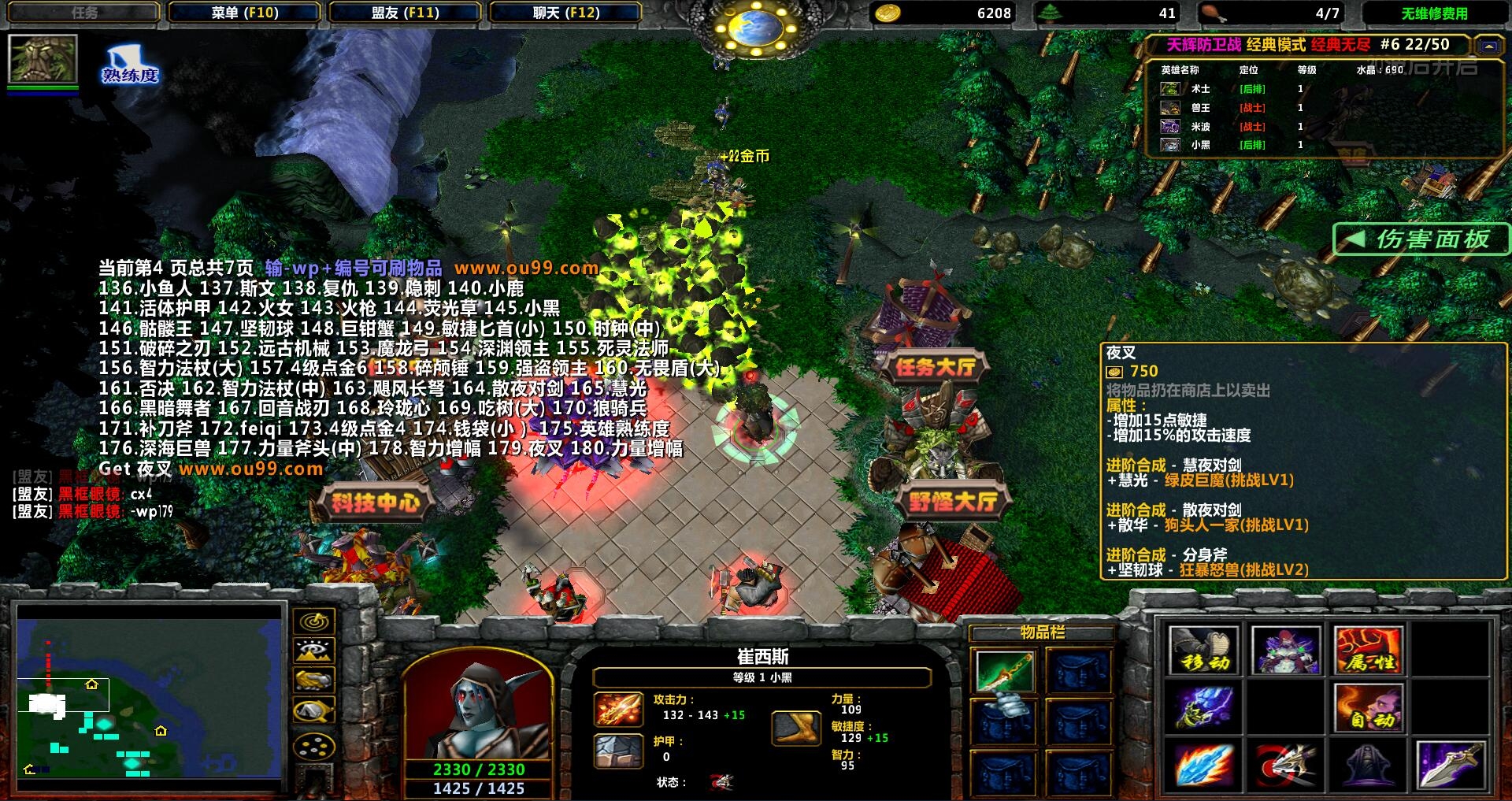Screen dimensions: 1512x801
Task: Open the 任务 quests button
Action: pos(84,13)
